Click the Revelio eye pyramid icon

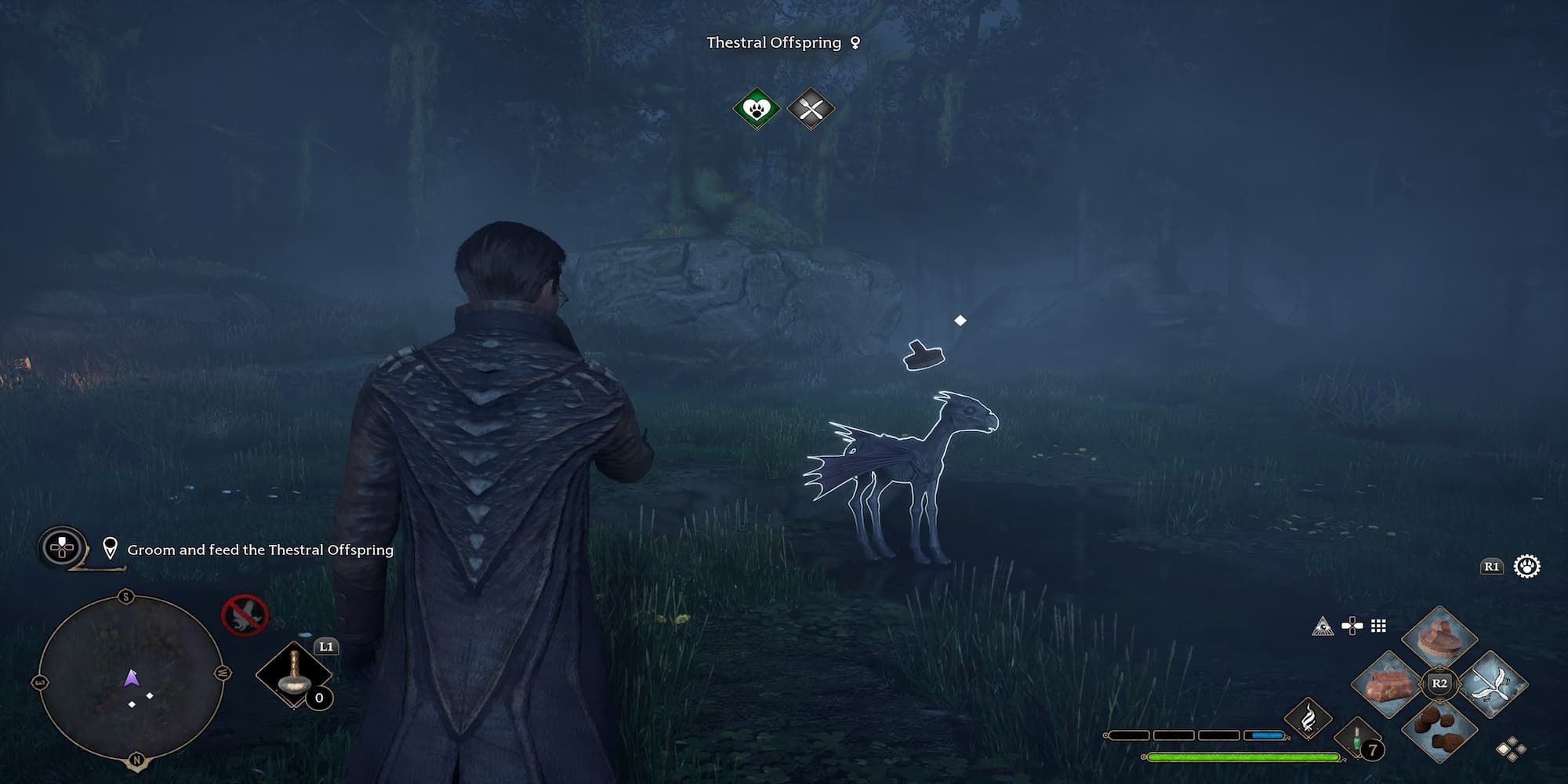[1323, 626]
